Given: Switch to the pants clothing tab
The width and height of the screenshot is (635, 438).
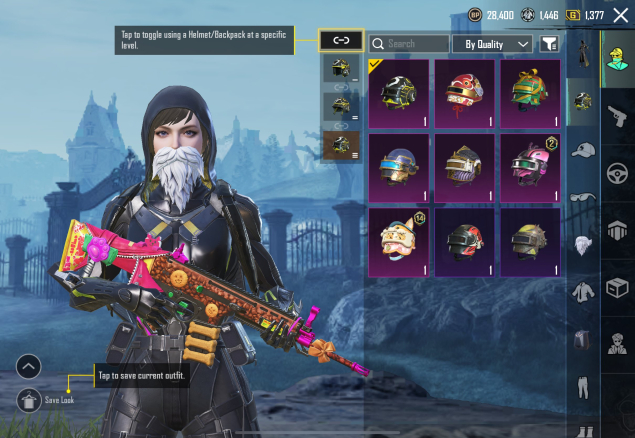Looking at the screenshot, I should coord(583,387).
